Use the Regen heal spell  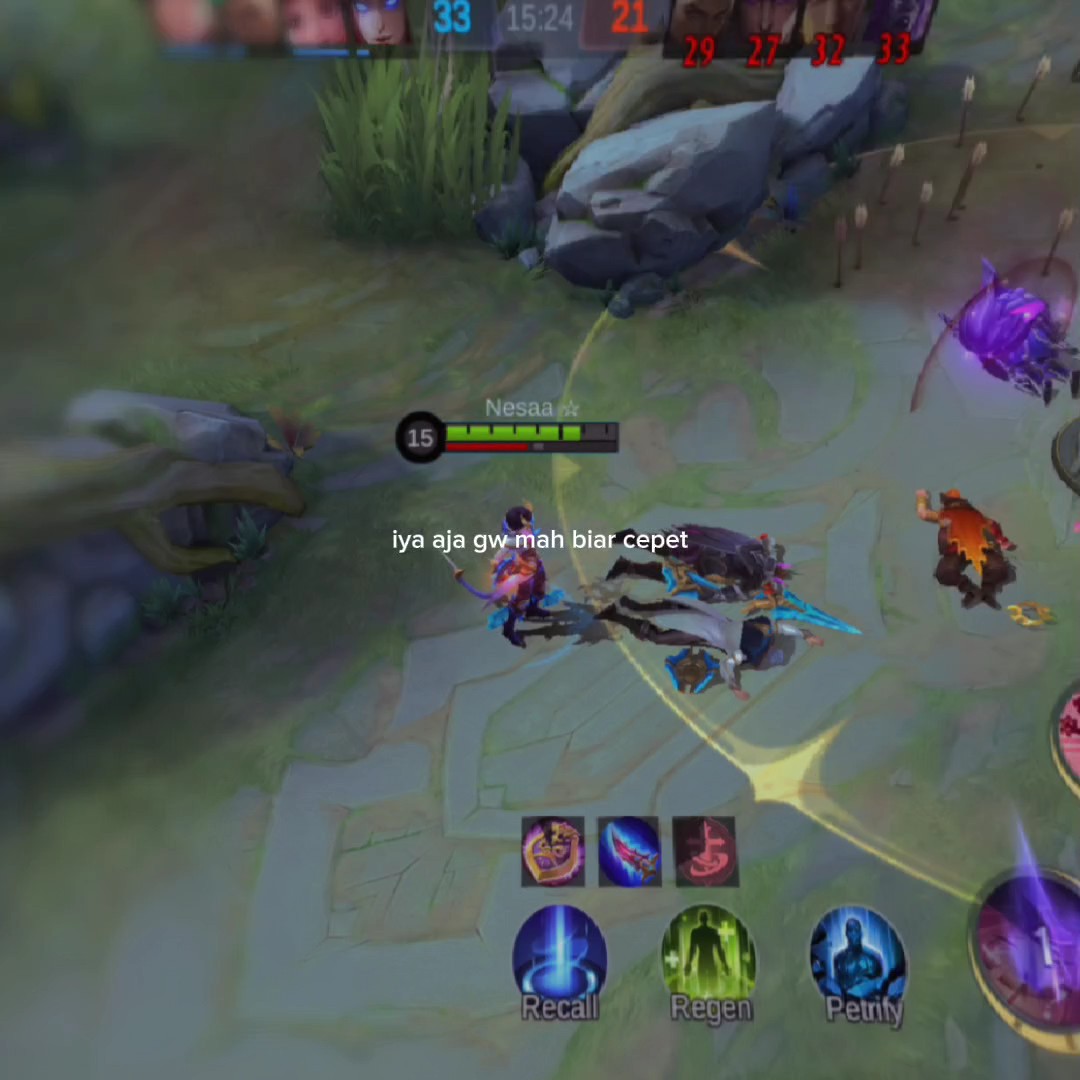click(x=709, y=956)
